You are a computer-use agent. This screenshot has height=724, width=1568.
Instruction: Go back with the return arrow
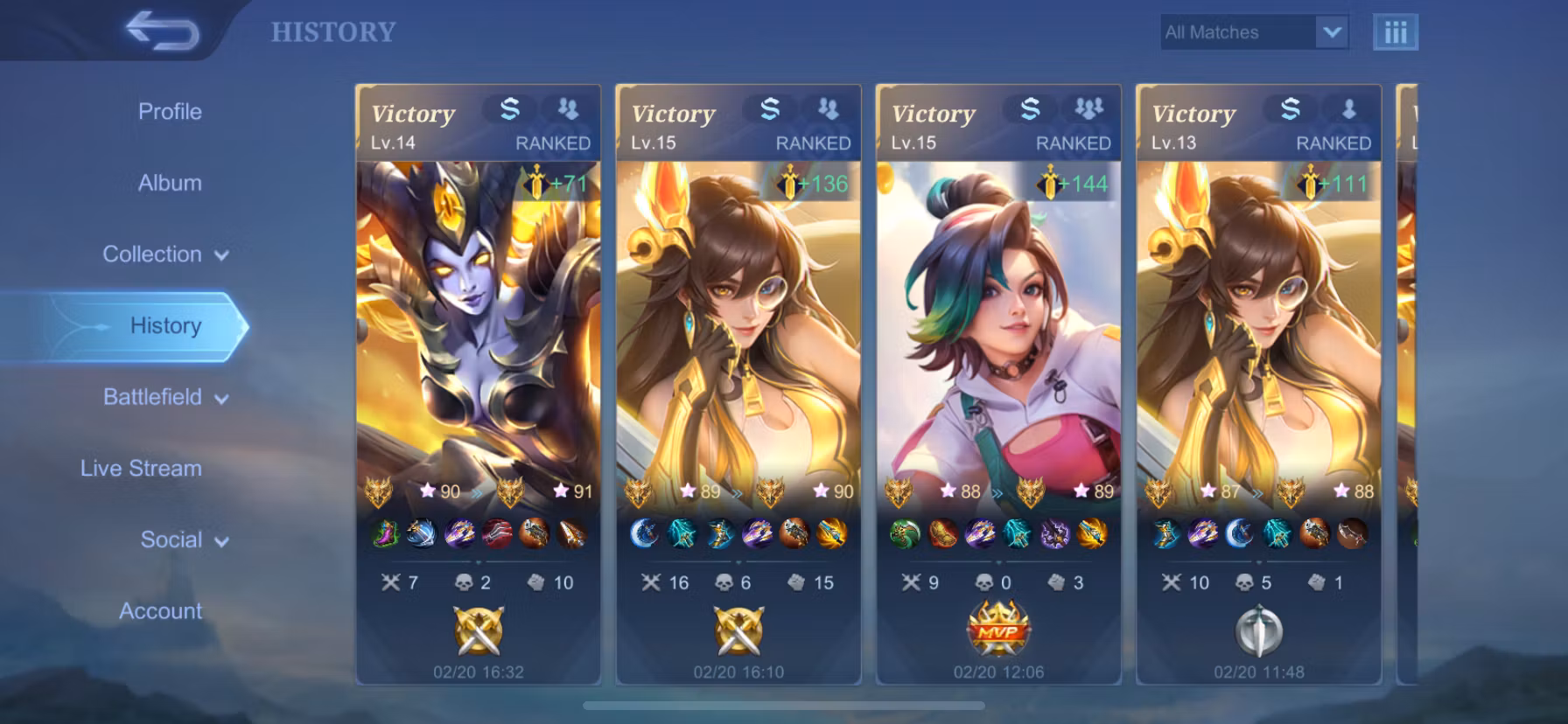163,31
